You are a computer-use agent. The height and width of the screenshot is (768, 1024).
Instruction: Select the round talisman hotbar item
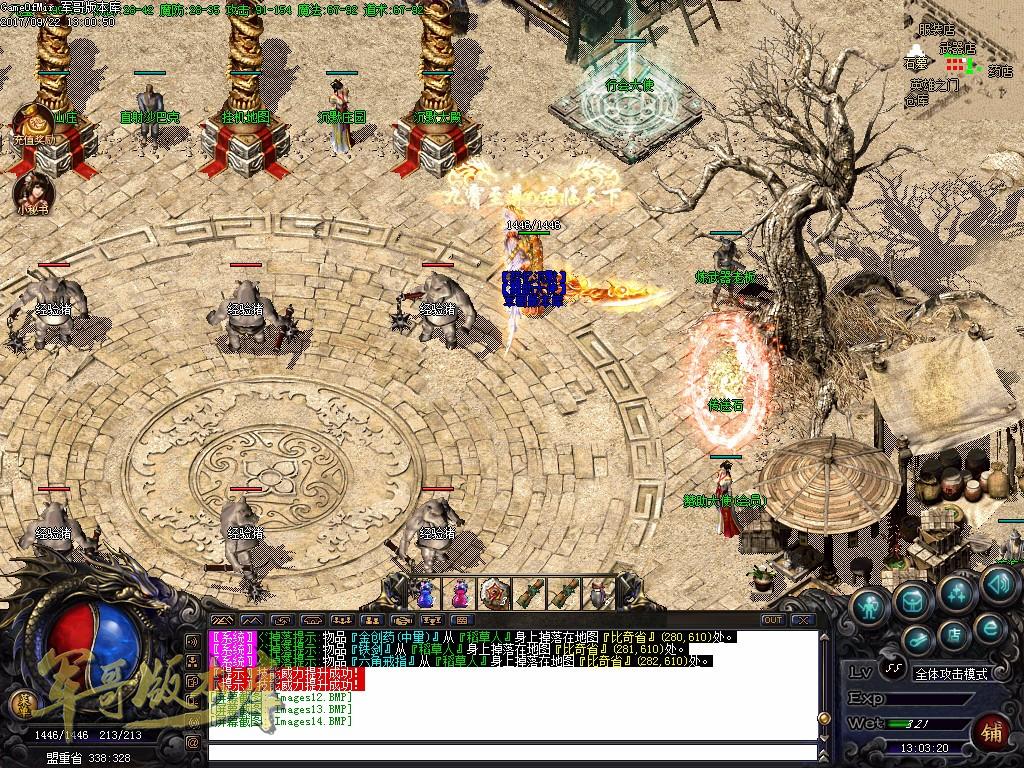pyautogui.click(x=494, y=593)
